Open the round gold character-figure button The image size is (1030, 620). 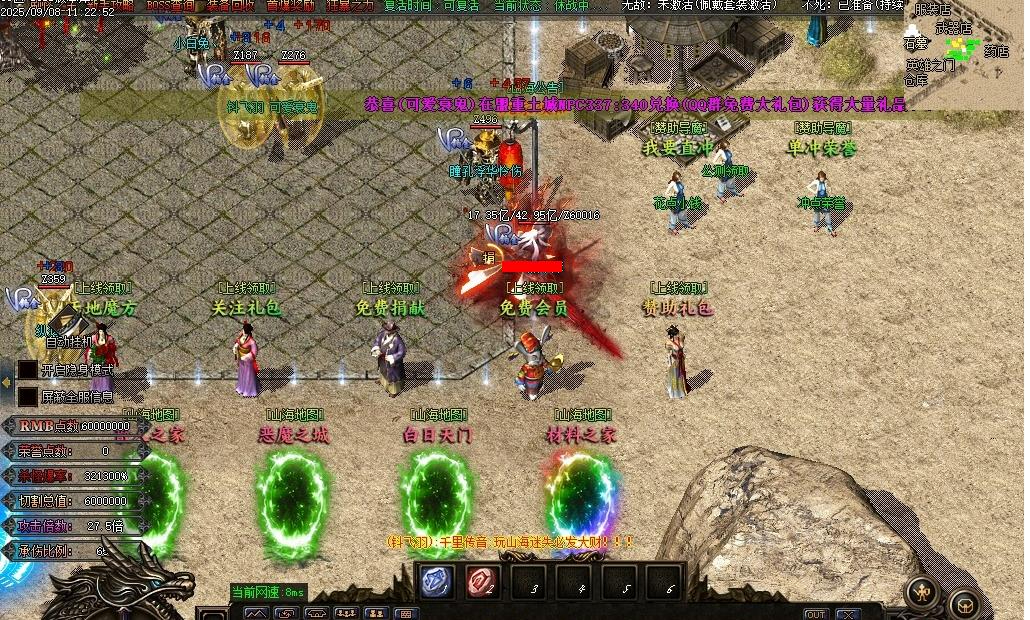(922, 590)
